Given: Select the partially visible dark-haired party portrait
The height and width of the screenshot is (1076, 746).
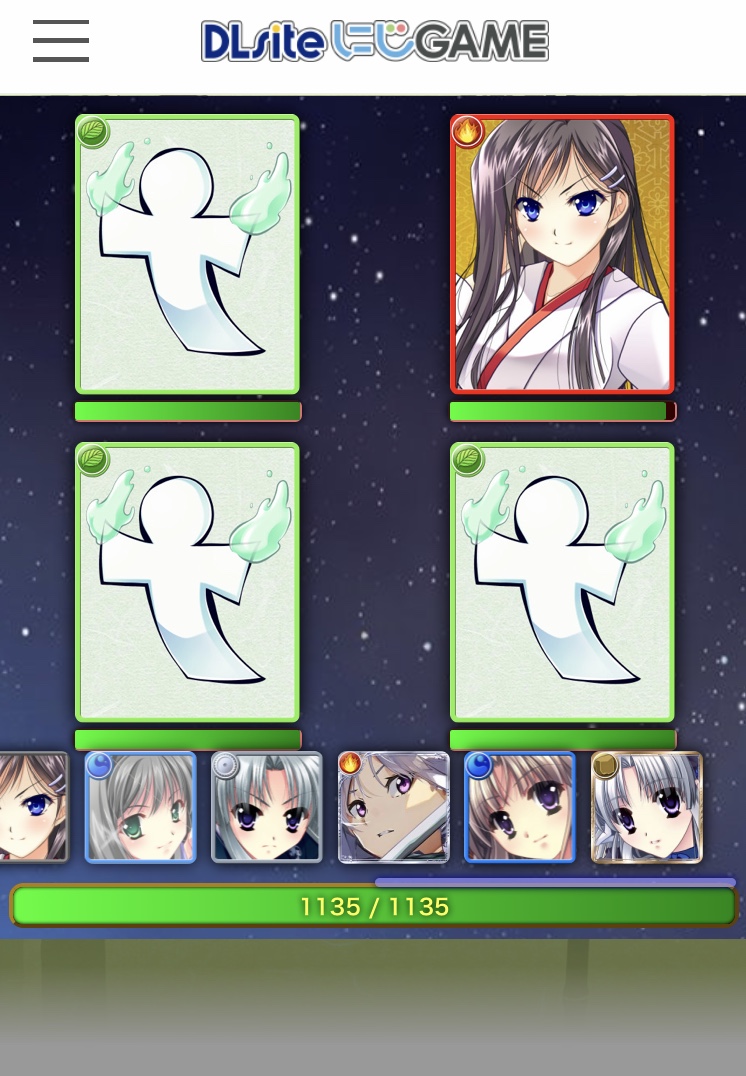Looking at the screenshot, I should point(32,807).
